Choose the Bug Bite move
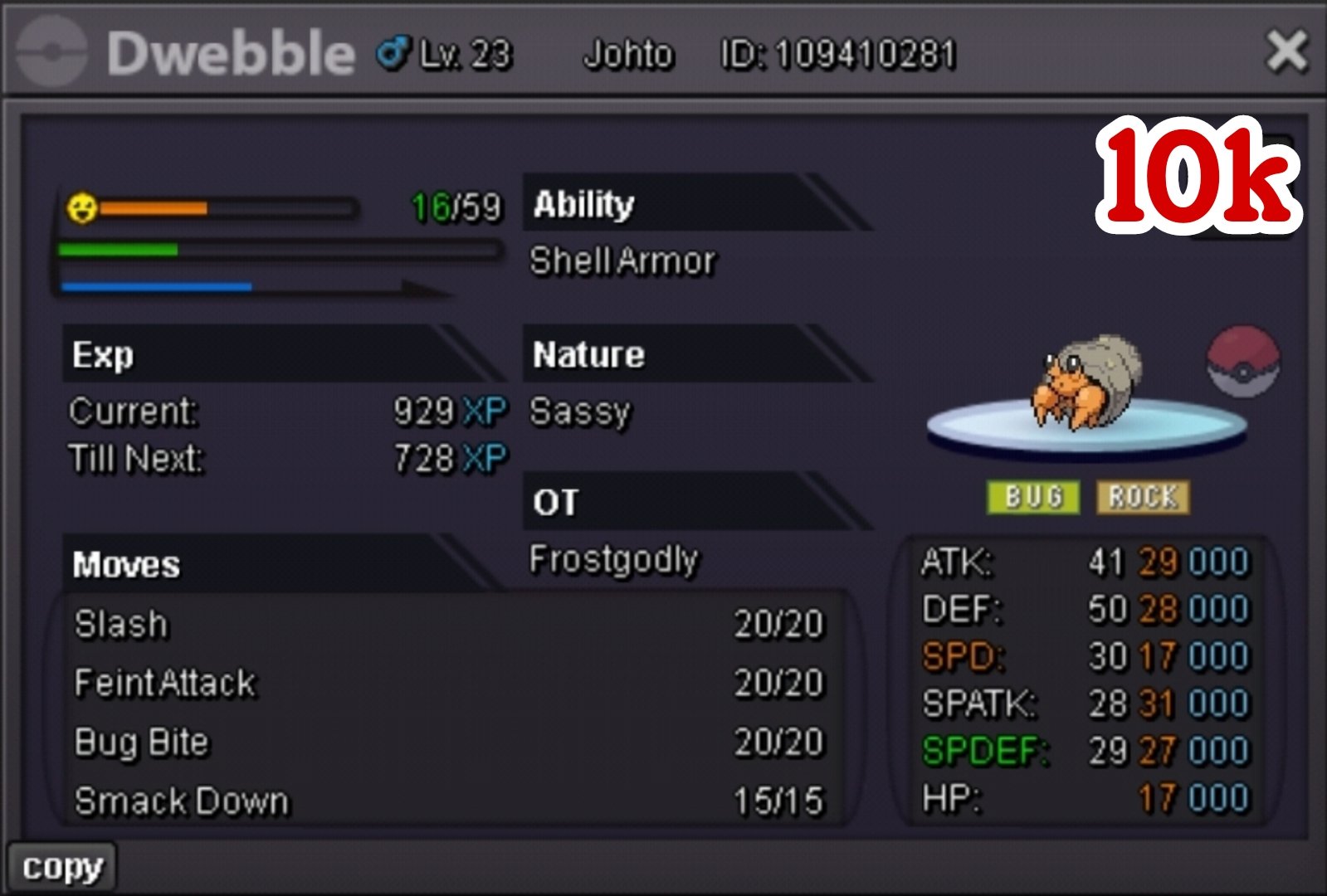 (x=448, y=743)
